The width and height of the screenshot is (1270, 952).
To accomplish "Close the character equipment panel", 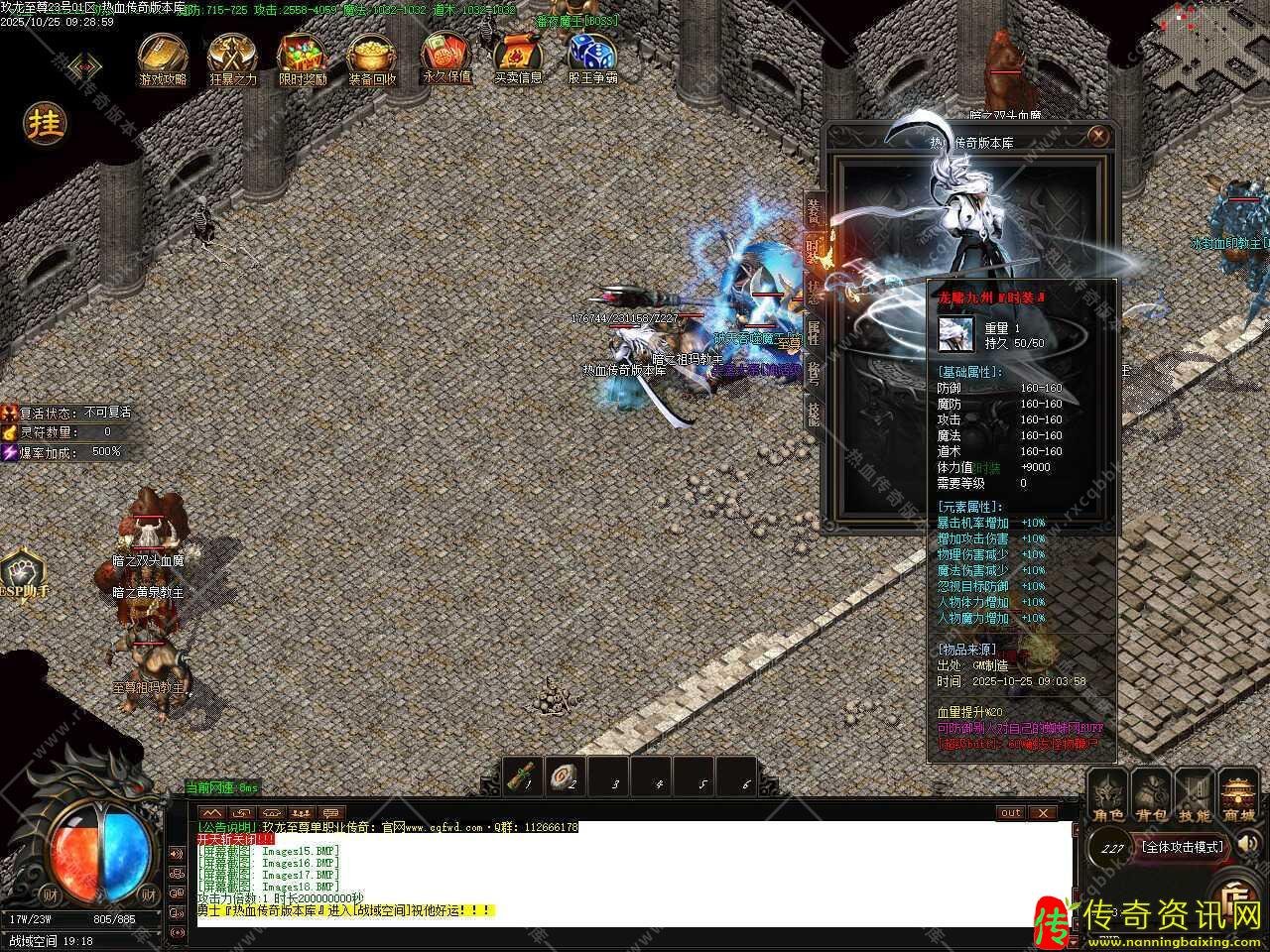I will coord(1097,137).
